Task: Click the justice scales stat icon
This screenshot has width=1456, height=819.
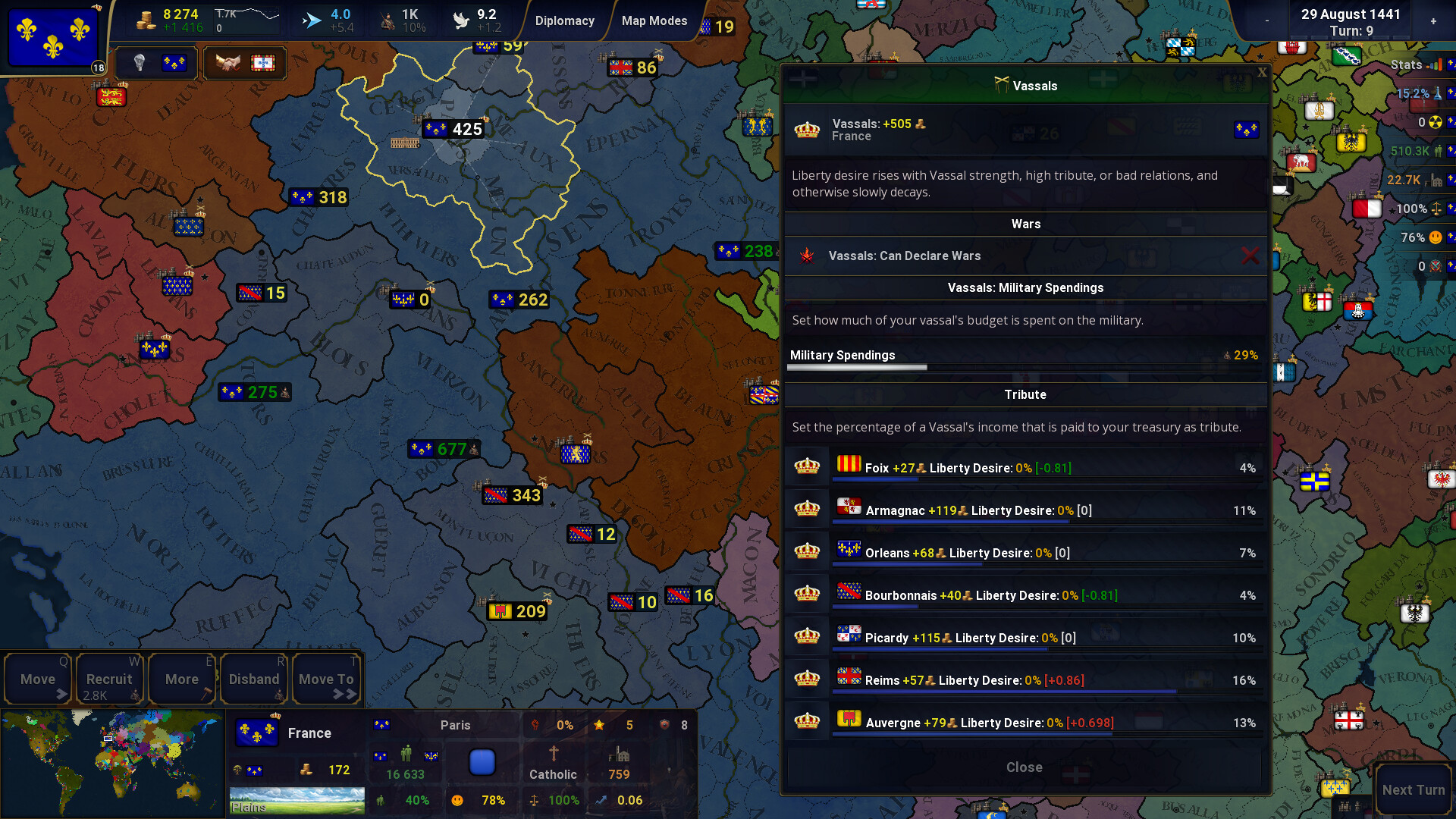Action: pos(1437,206)
